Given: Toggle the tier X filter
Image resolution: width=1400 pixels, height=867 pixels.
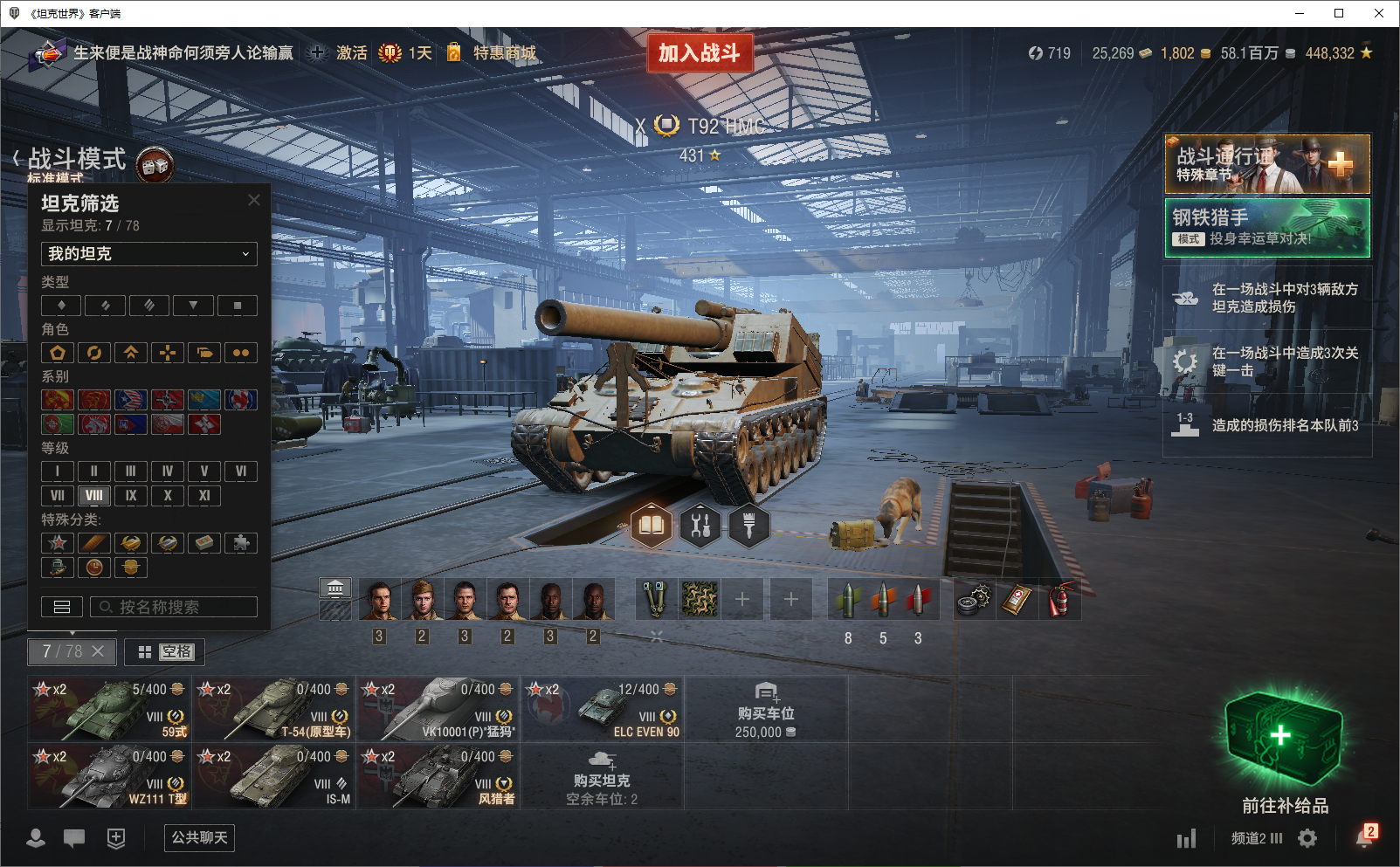Looking at the screenshot, I should 168,496.
